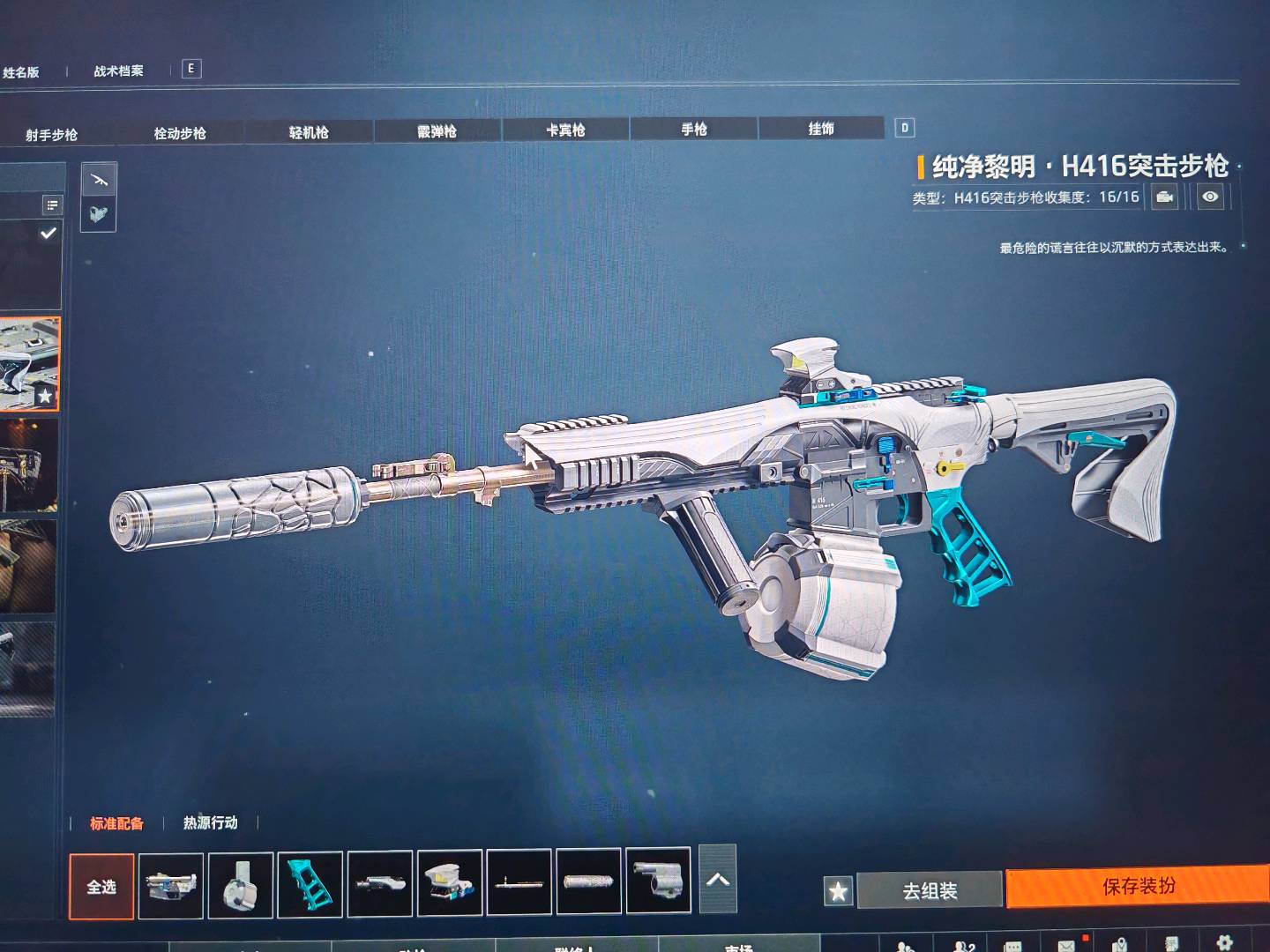Switch to the 热源行动 loadout tab
This screenshot has height=952, width=1270.
[210, 822]
